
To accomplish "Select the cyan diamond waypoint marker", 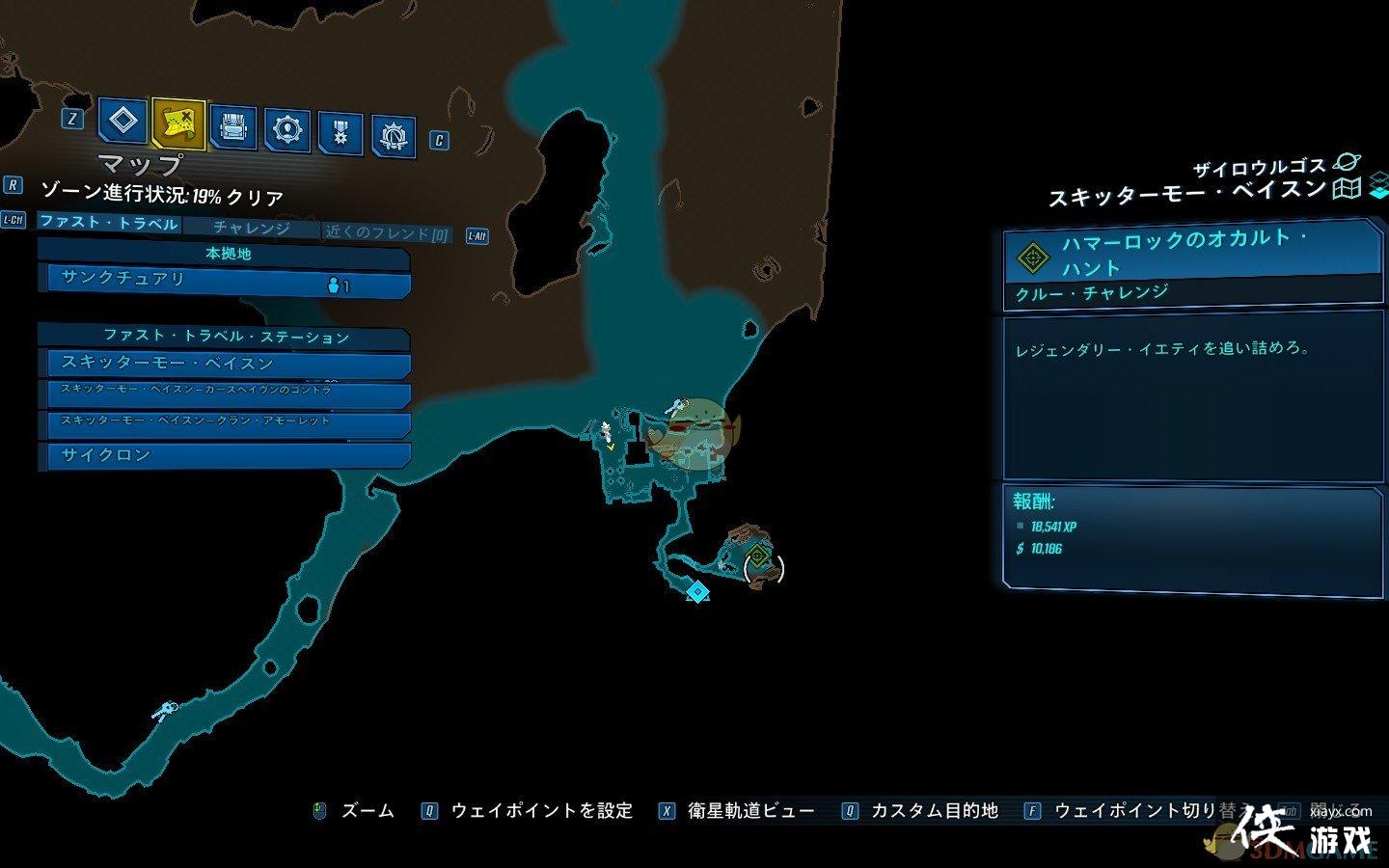I will click(x=697, y=591).
